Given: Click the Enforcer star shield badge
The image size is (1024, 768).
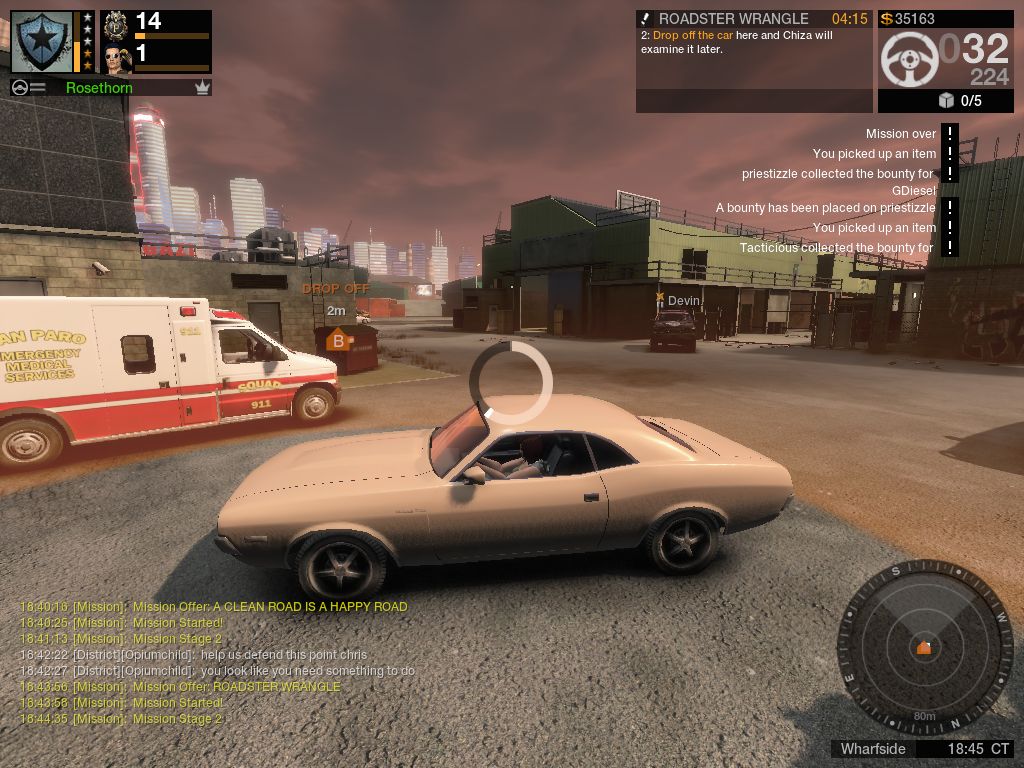Looking at the screenshot, I should tap(42, 40).
